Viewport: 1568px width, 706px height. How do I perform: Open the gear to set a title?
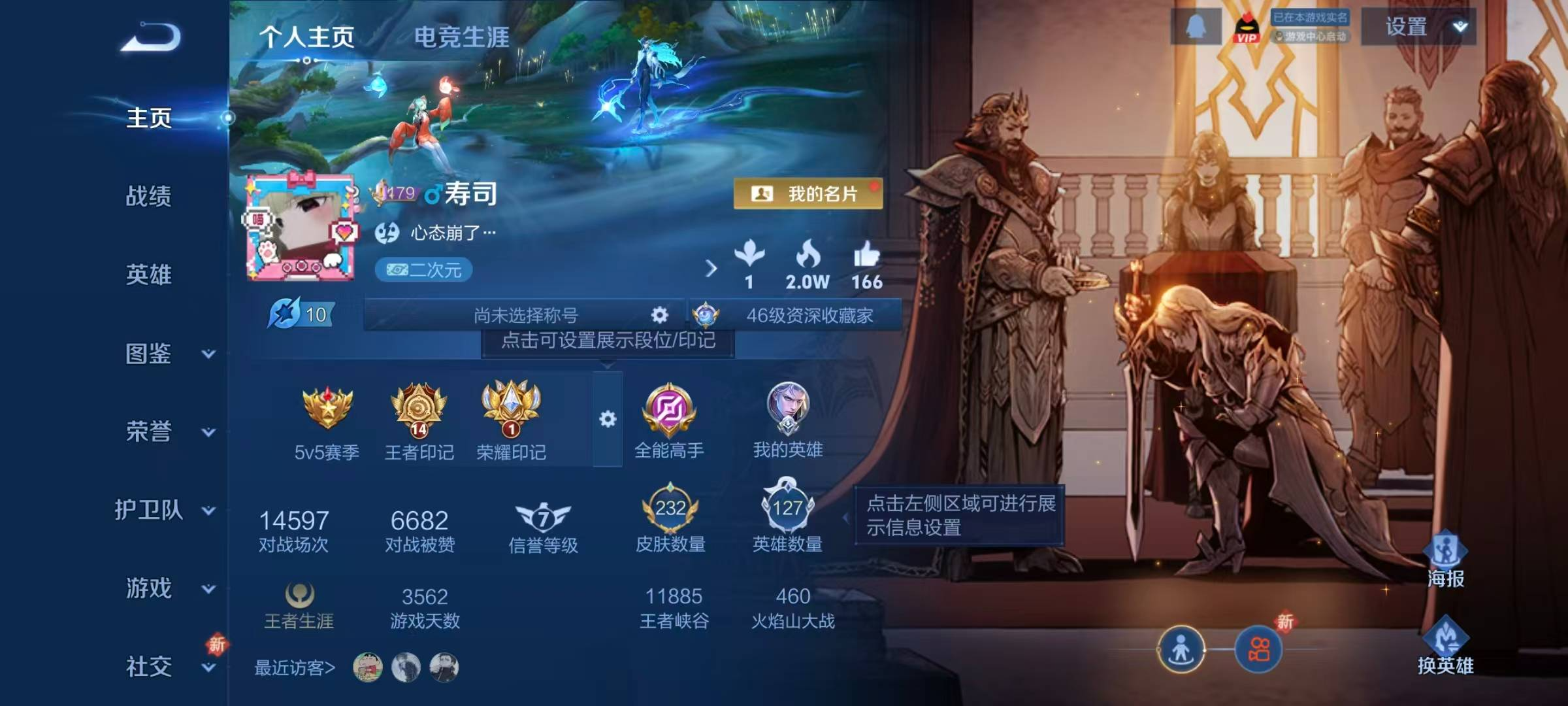coord(660,316)
